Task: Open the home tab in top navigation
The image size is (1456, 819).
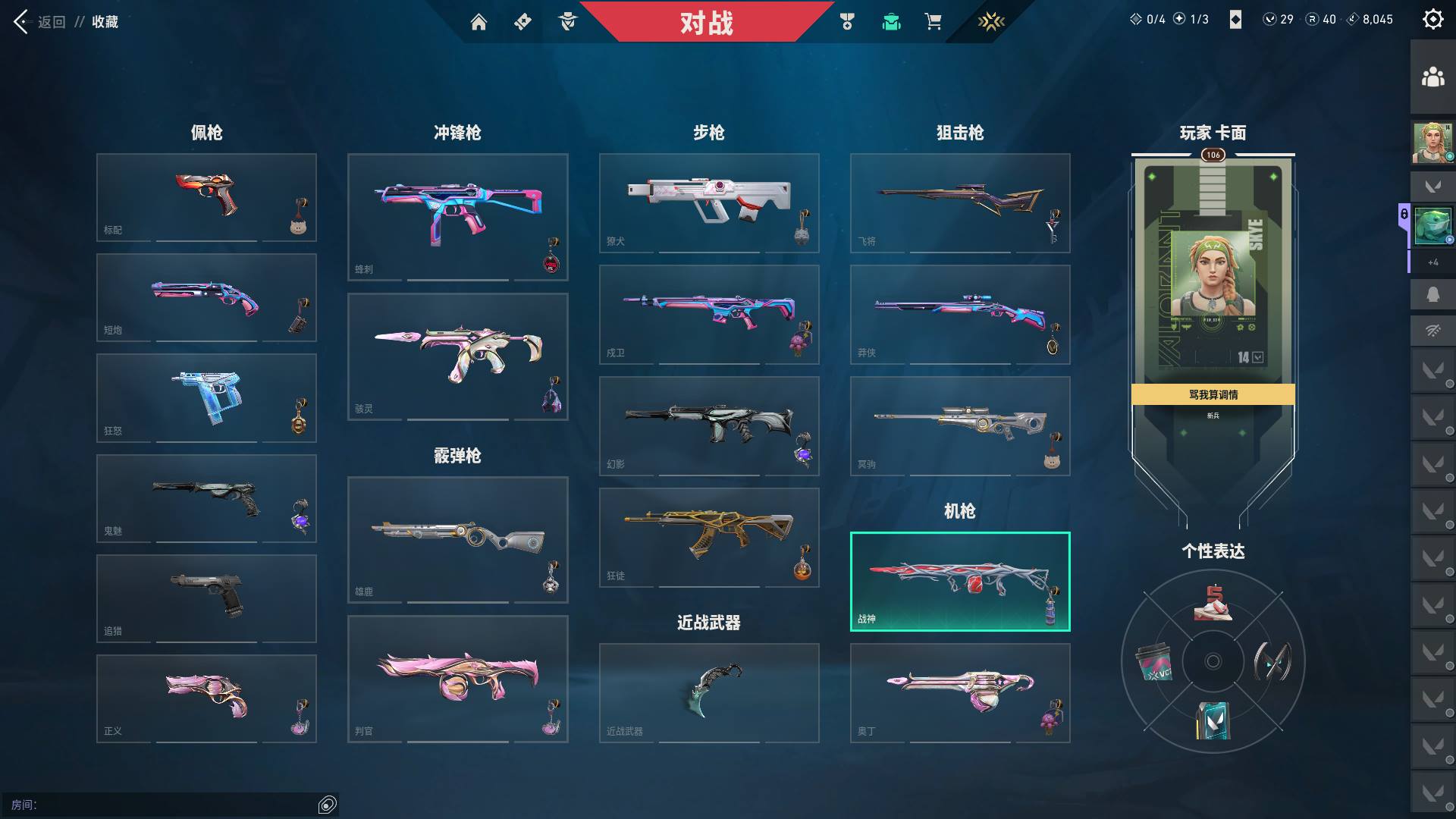Action: (479, 22)
